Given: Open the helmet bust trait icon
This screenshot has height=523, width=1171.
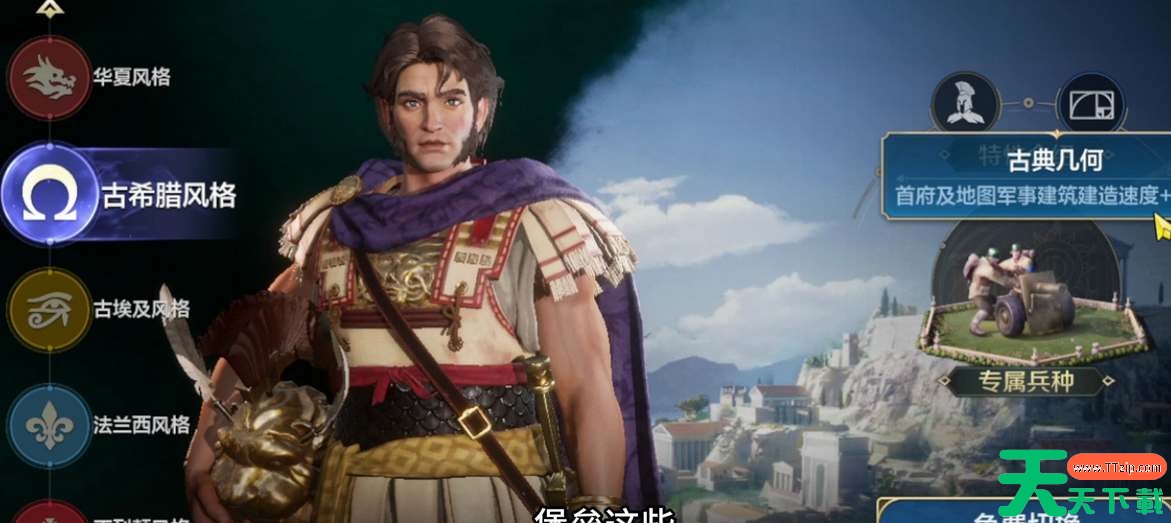Looking at the screenshot, I should click(965, 104).
